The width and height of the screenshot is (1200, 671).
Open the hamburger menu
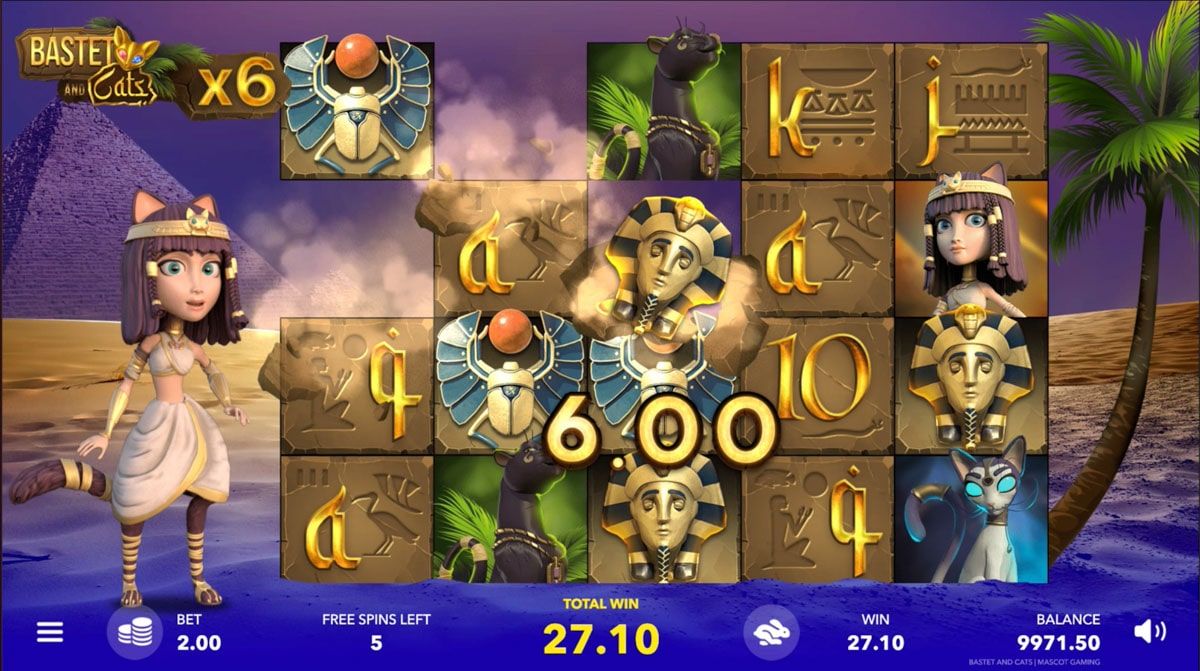[50, 632]
